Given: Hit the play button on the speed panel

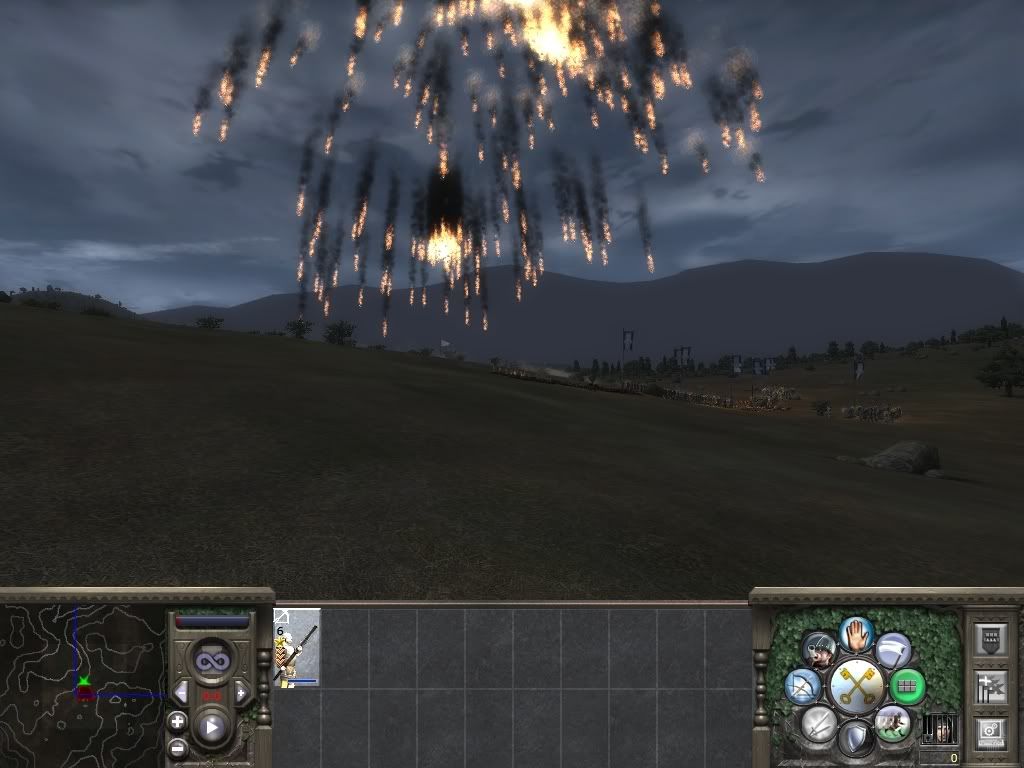Looking at the screenshot, I should [x=211, y=727].
